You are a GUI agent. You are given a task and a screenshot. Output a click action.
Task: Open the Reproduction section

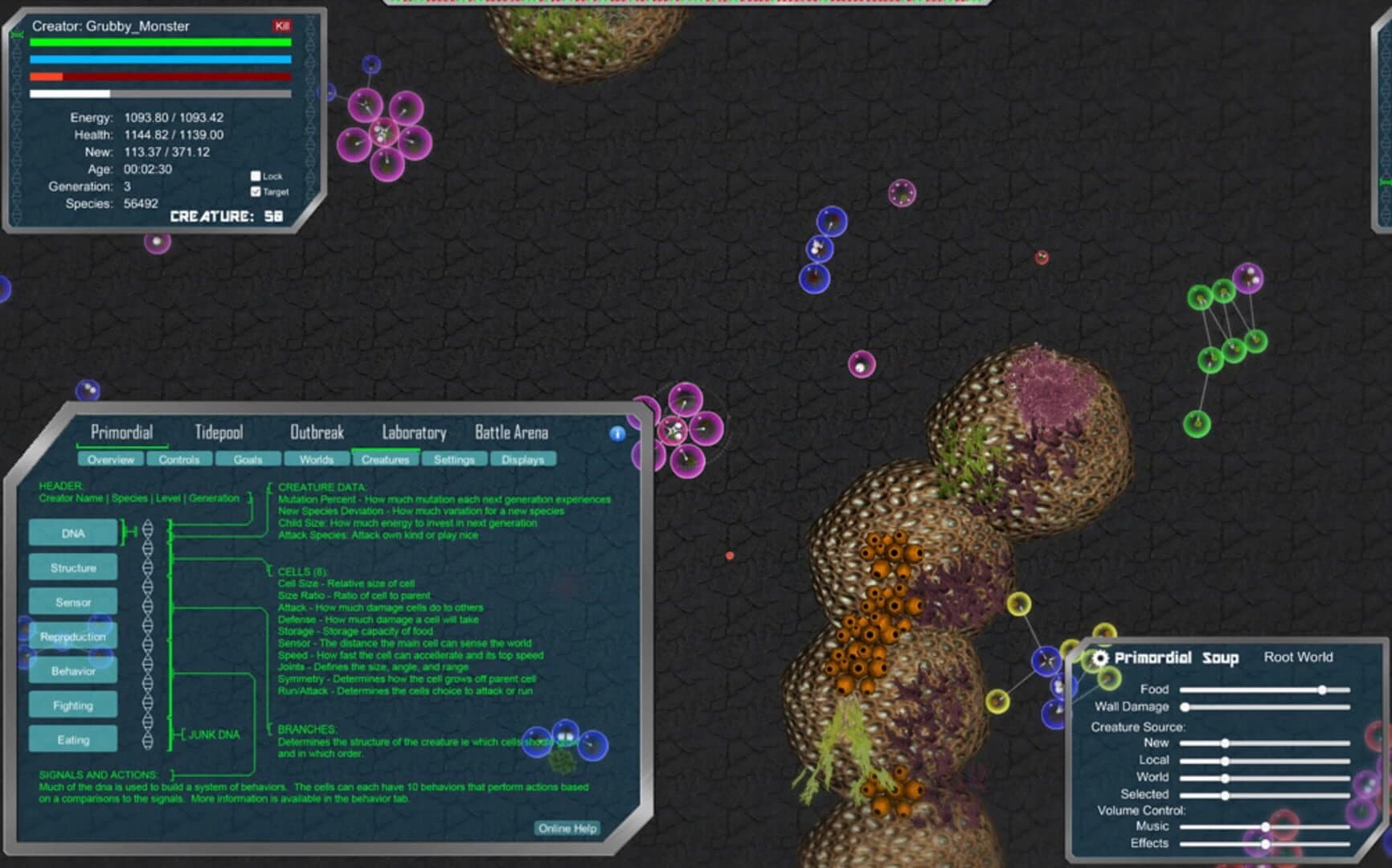pyautogui.click(x=73, y=636)
